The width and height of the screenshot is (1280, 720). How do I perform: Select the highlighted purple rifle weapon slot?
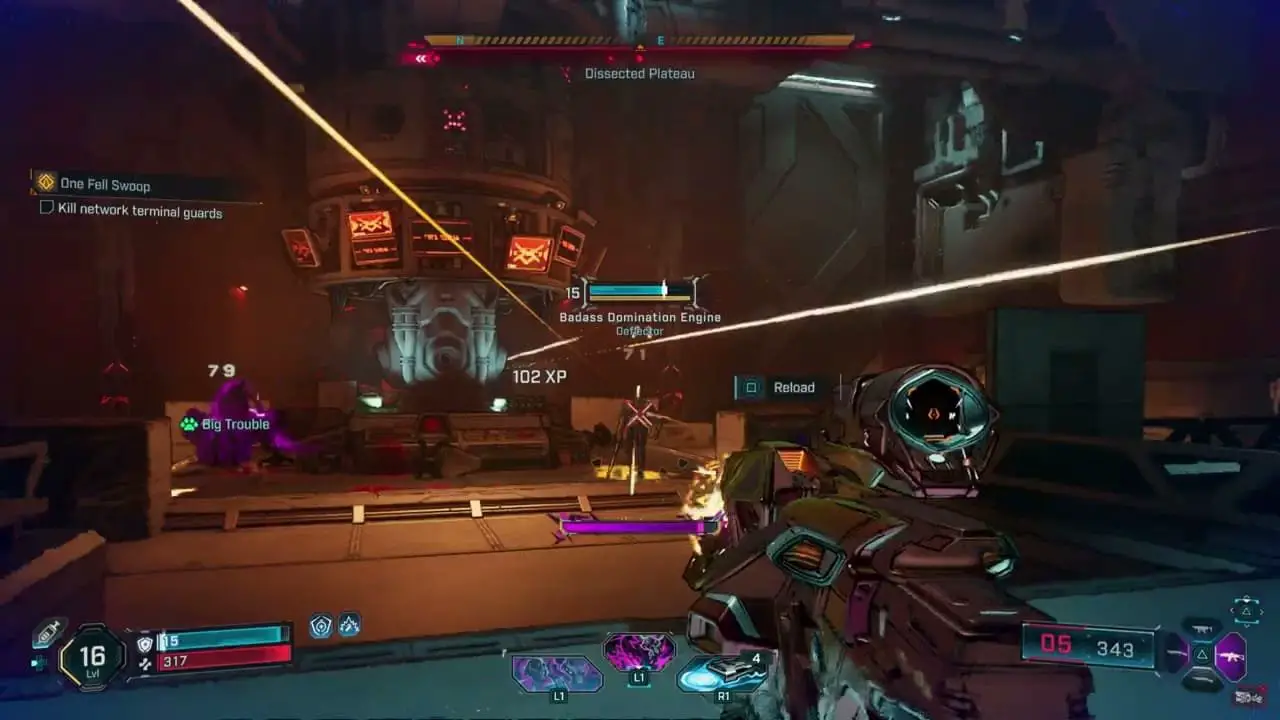pyautogui.click(x=1230, y=657)
